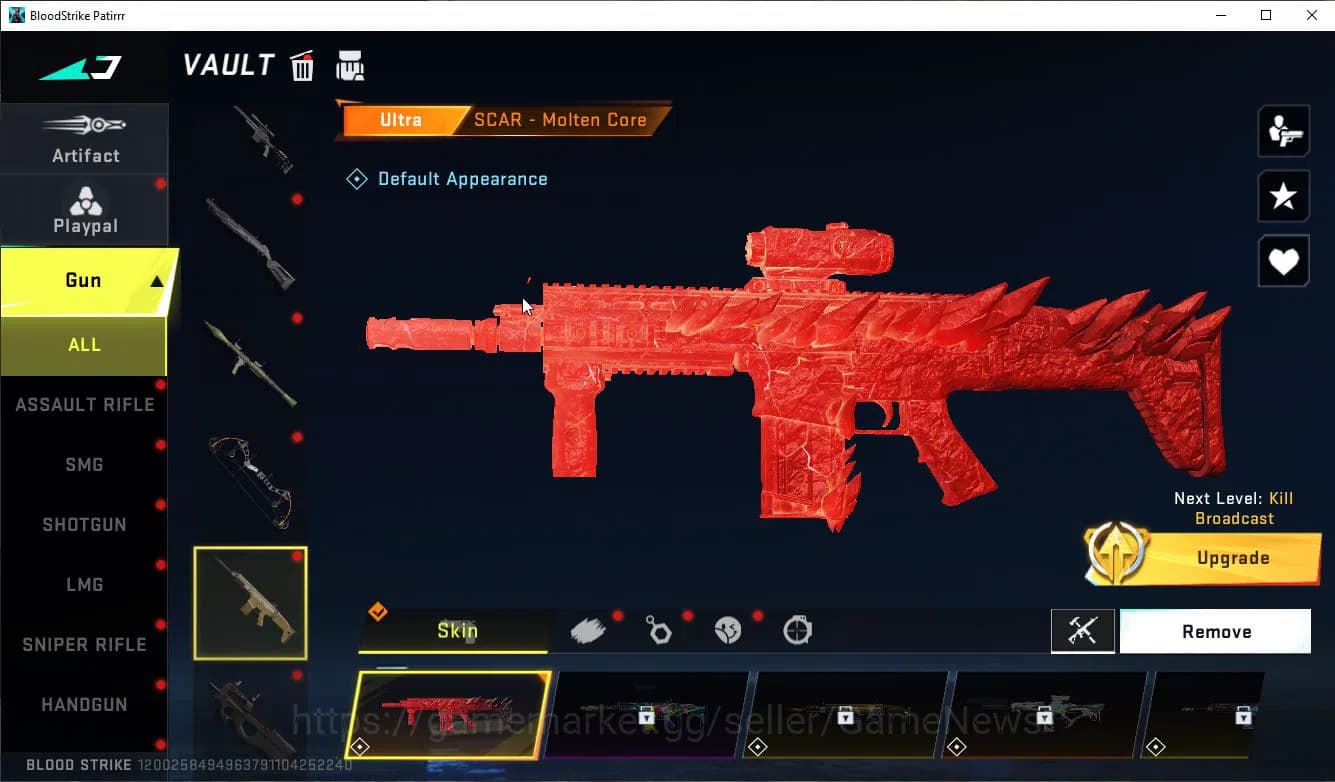
Task: Open the scope reticle attachment icon
Action: pos(796,630)
